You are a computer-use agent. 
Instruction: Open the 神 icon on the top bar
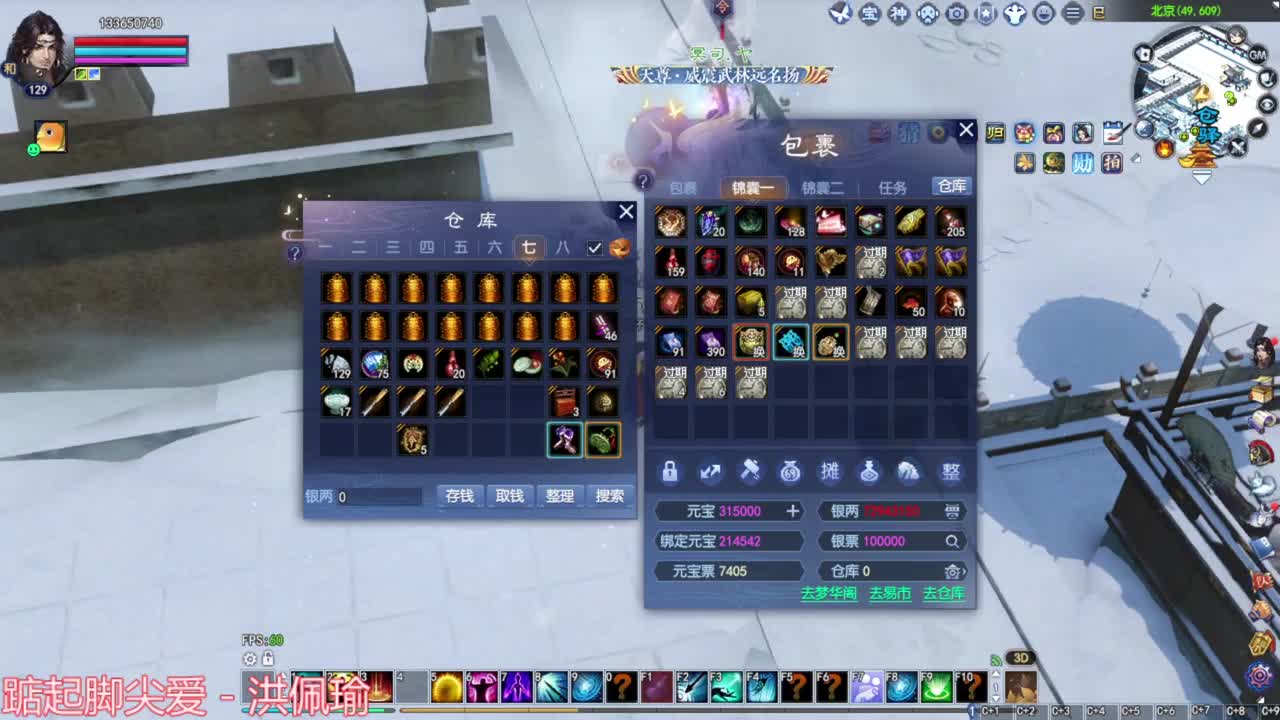[898, 15]
